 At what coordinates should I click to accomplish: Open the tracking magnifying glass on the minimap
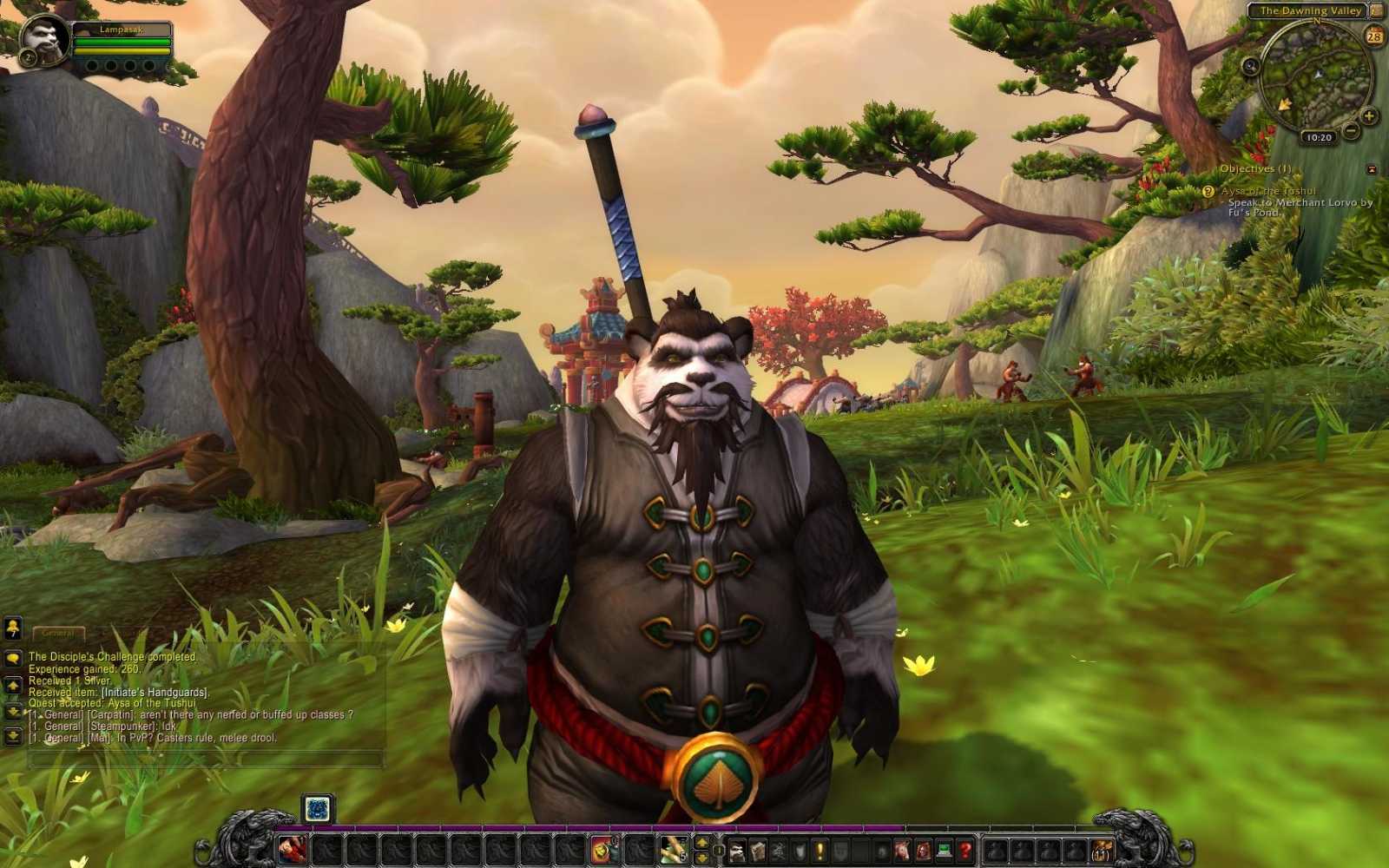pos(1250,67)
